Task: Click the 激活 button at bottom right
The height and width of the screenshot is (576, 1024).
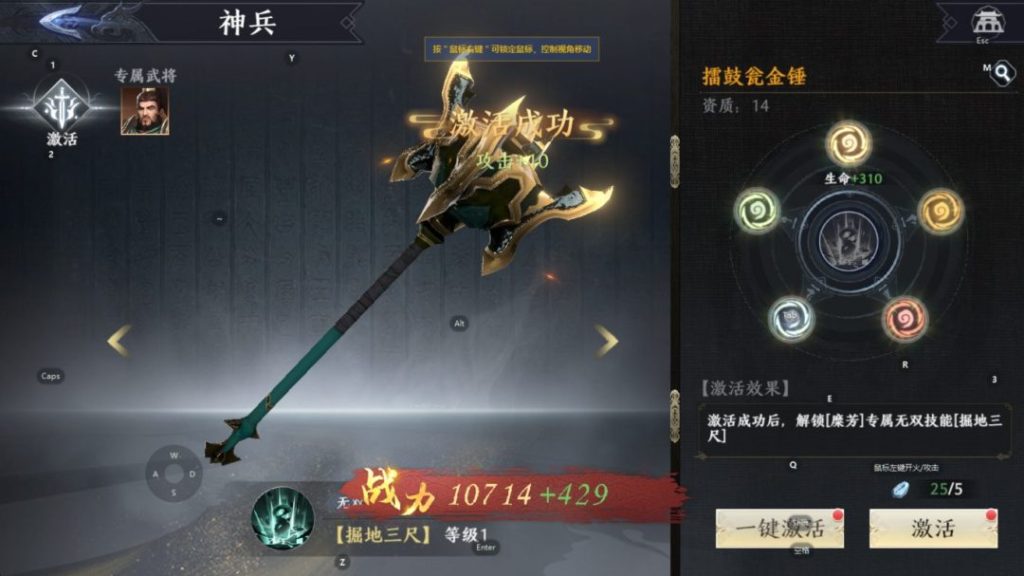Action: [932, 528]
